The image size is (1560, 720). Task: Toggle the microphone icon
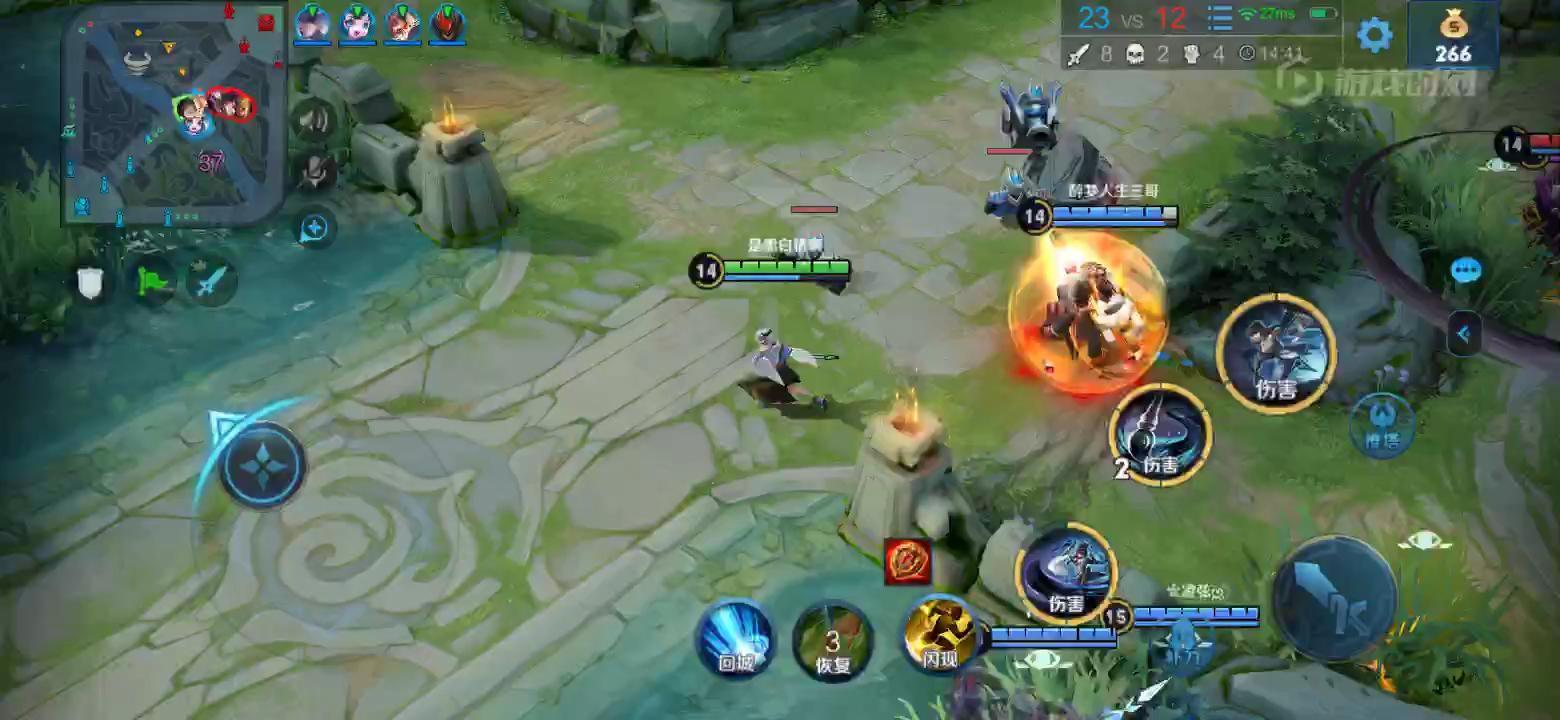[315, 172]
